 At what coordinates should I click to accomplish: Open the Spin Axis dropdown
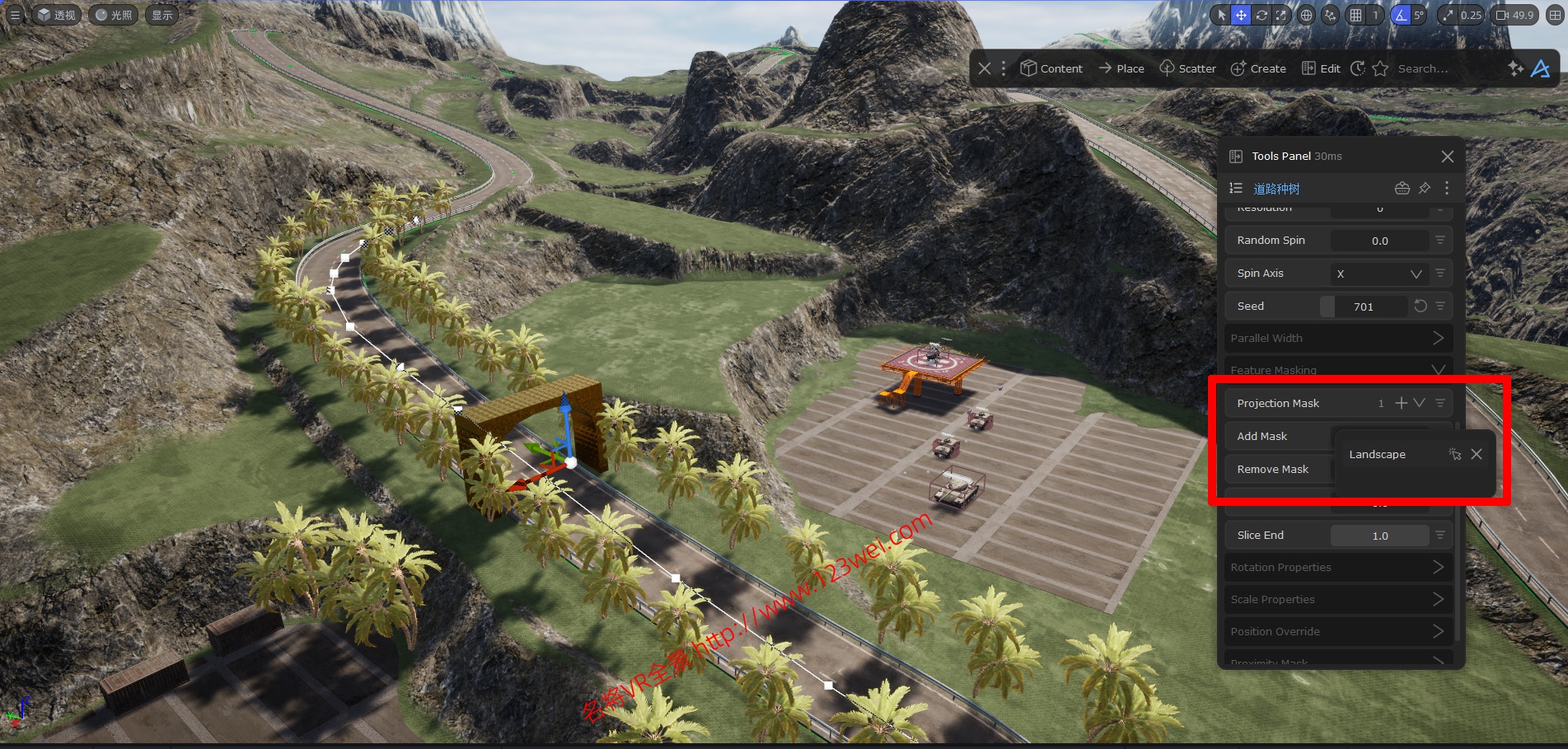tap(1379, 274)
